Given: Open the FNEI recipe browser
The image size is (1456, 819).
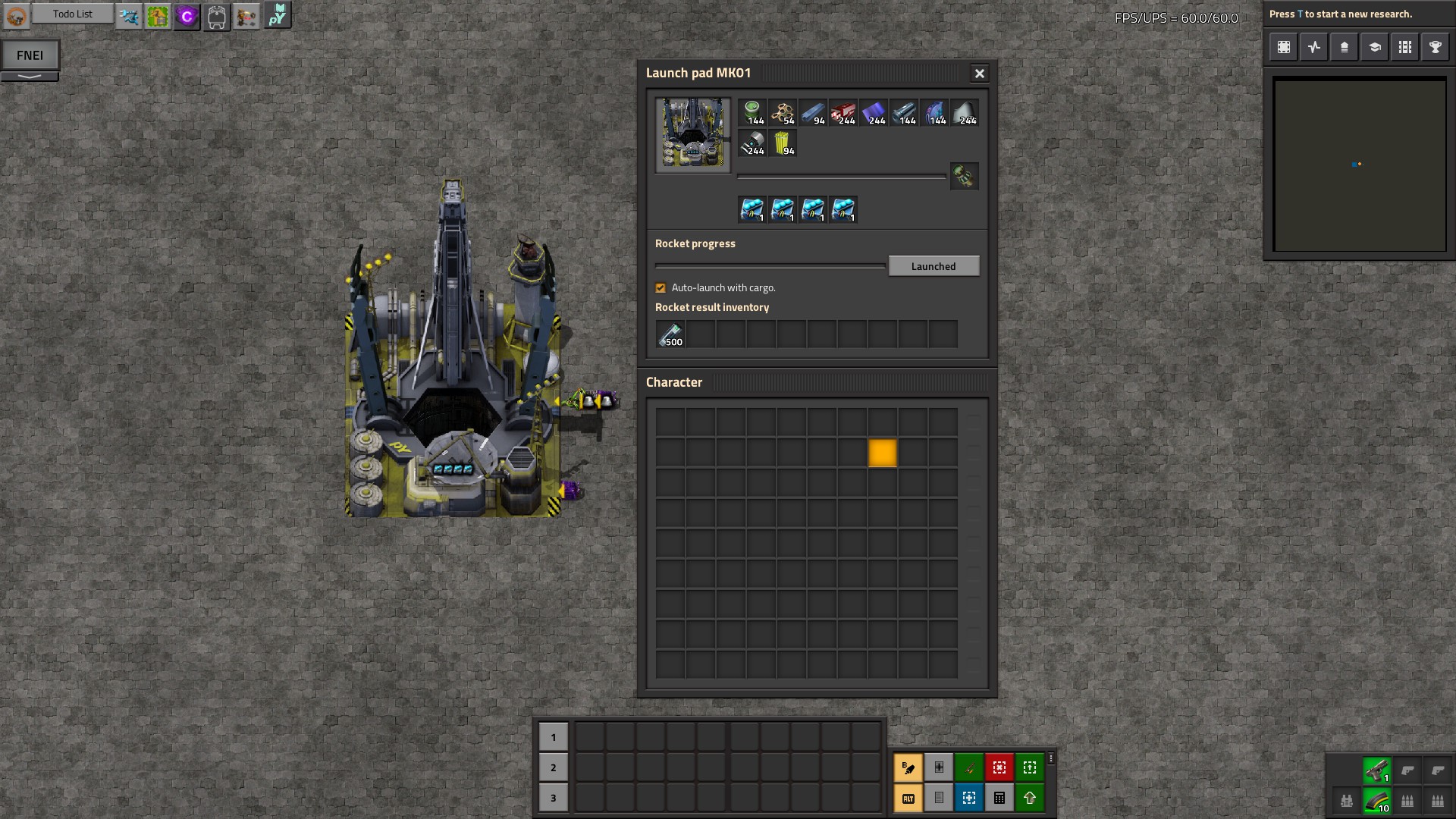Looking at the screenshot, I should (x=30, y=55).
